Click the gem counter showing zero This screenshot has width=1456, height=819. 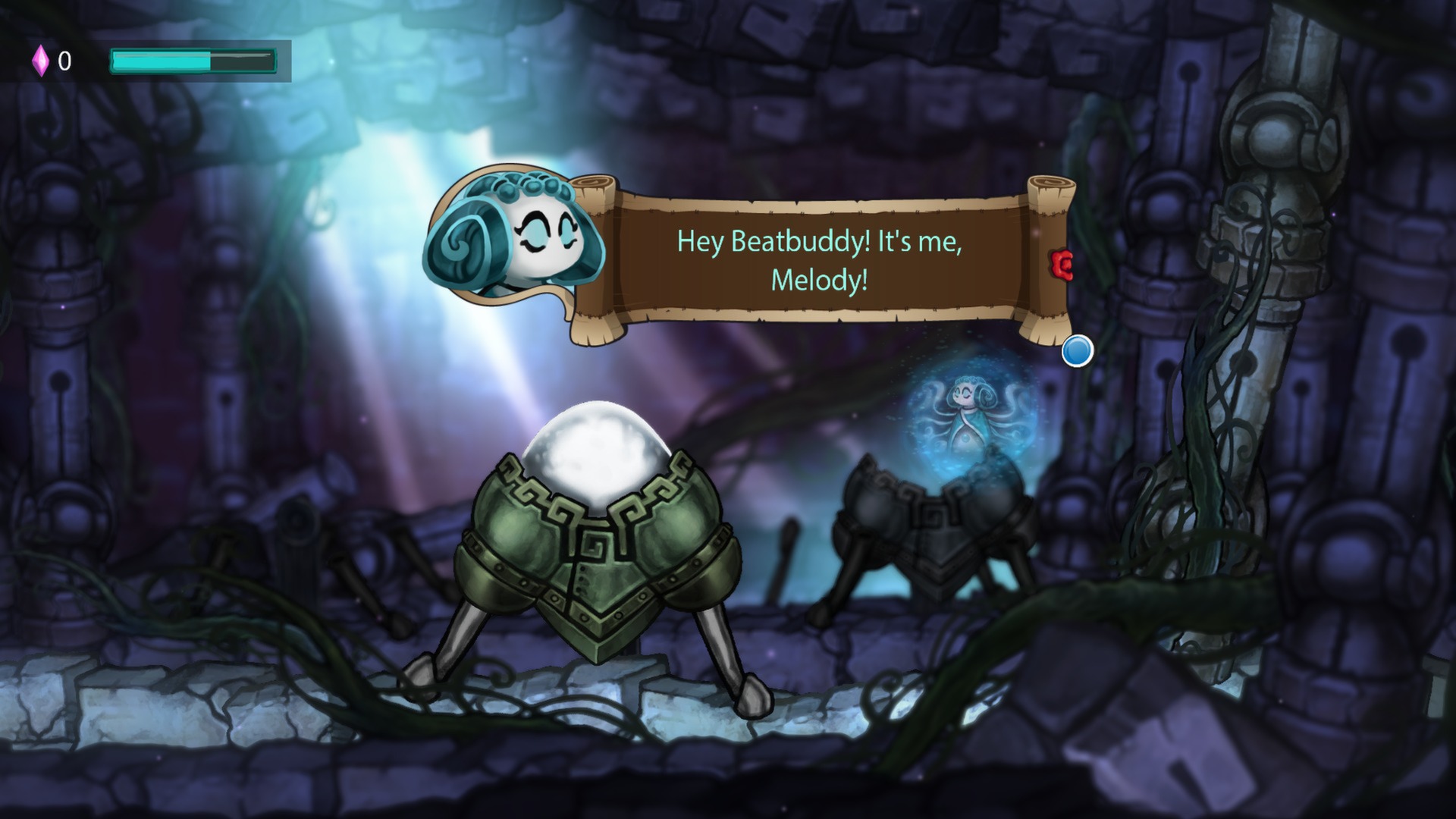(66, 61)
